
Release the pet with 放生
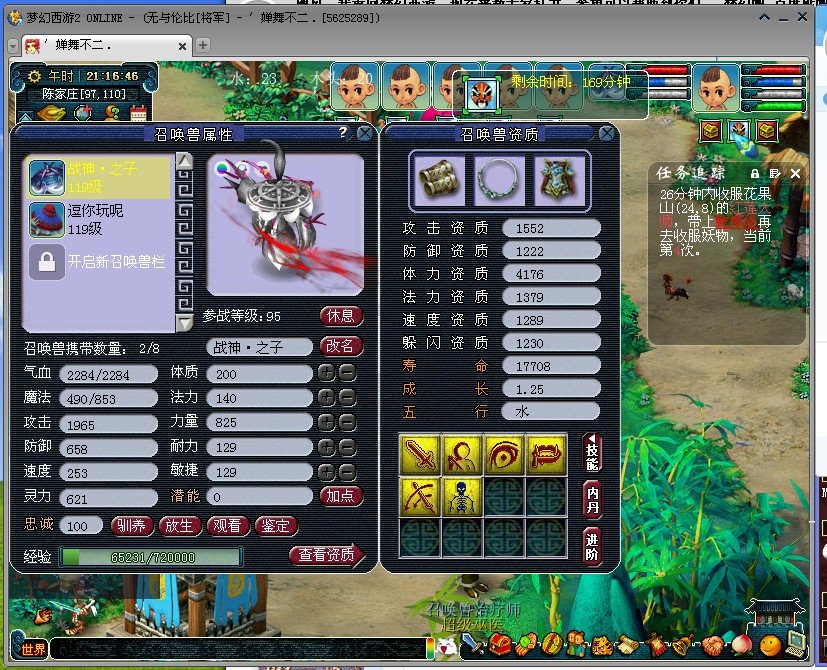[x=180, y=525]
